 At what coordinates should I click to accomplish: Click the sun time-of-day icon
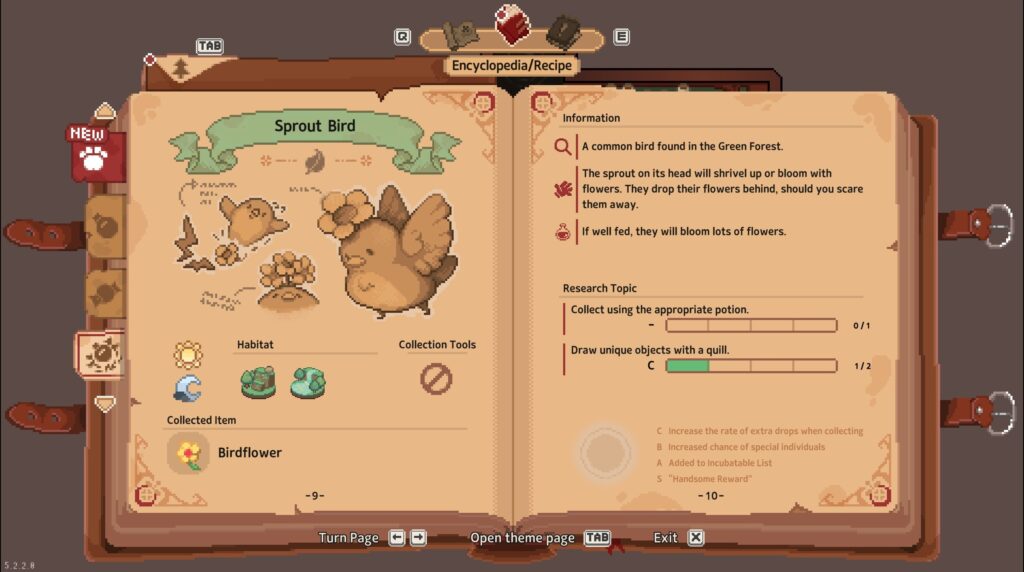click(x=187, y=354)
